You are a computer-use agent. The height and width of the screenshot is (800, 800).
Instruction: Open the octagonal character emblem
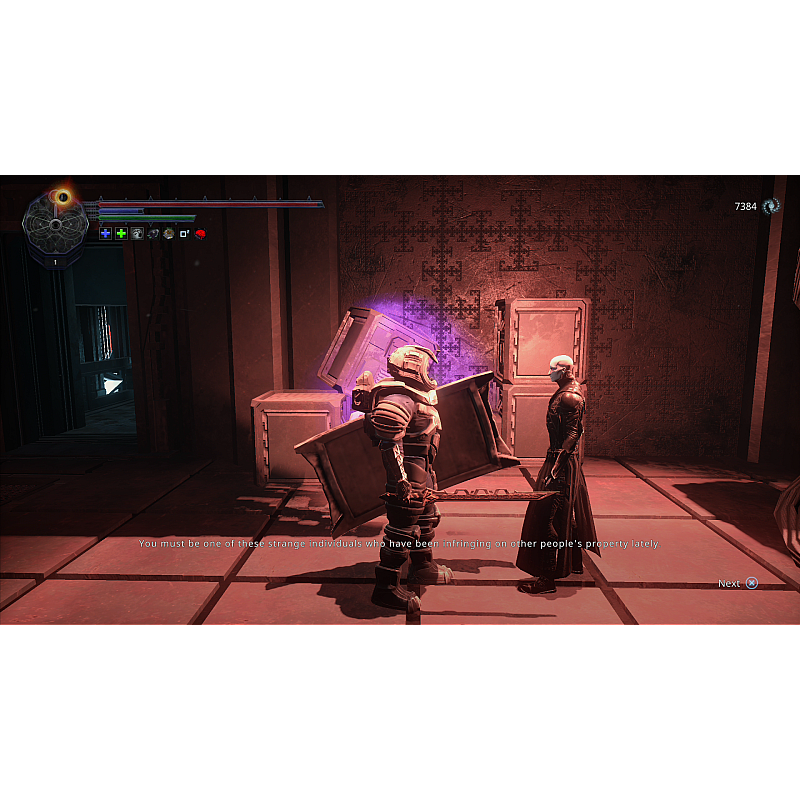coord(55,225)
